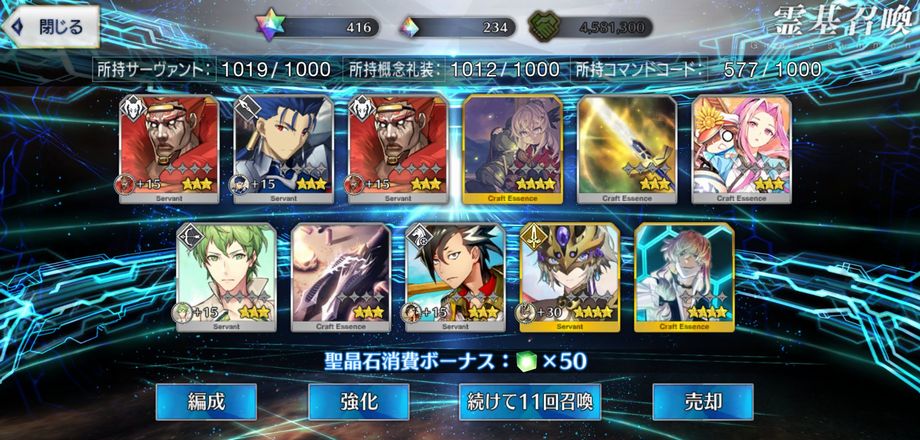Open the 強化 enhancement menu

pyautogui.click(x=358, y=402)
